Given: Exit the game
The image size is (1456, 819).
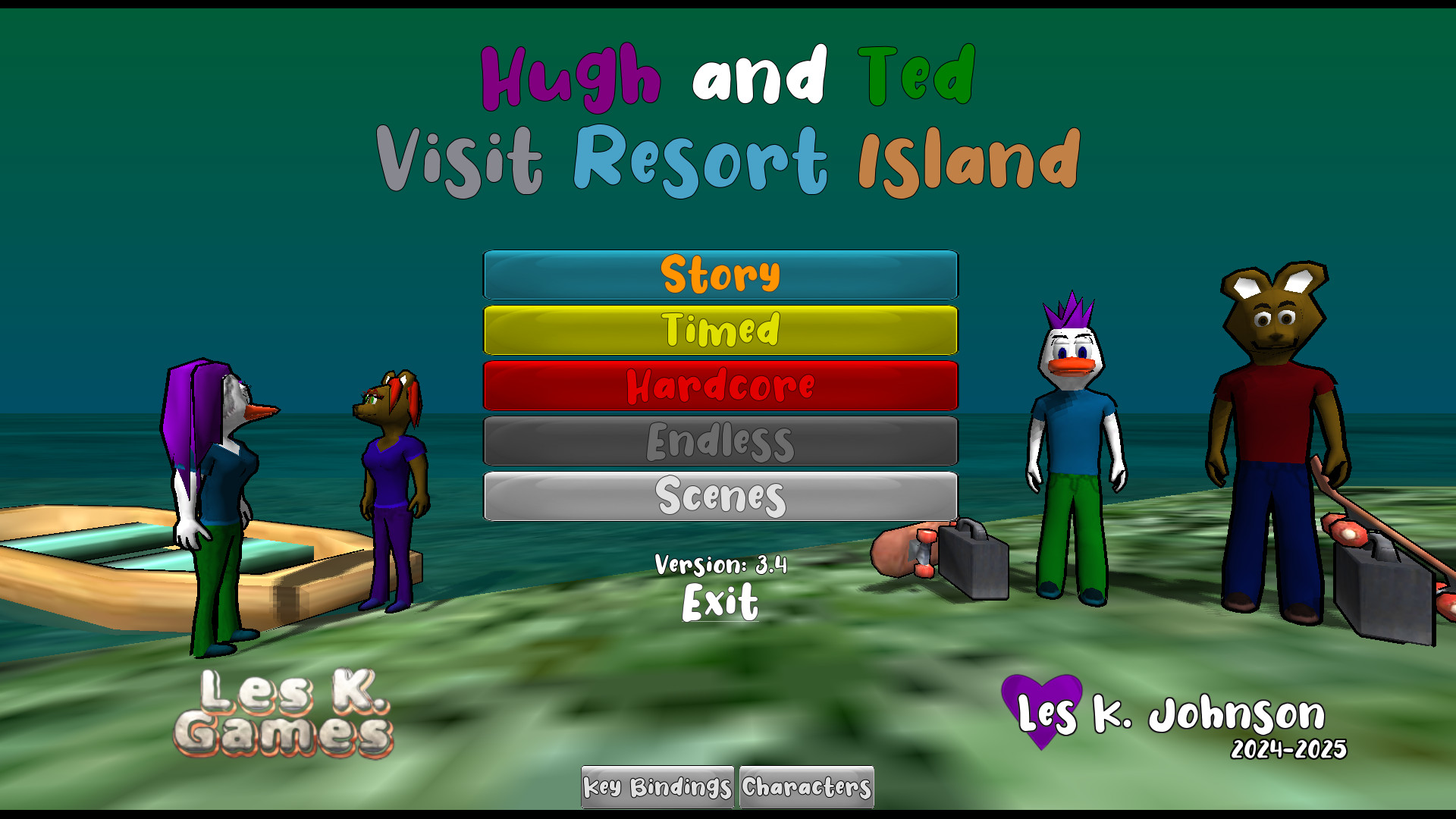Looking at the screenshot, I should coord(720,602).
